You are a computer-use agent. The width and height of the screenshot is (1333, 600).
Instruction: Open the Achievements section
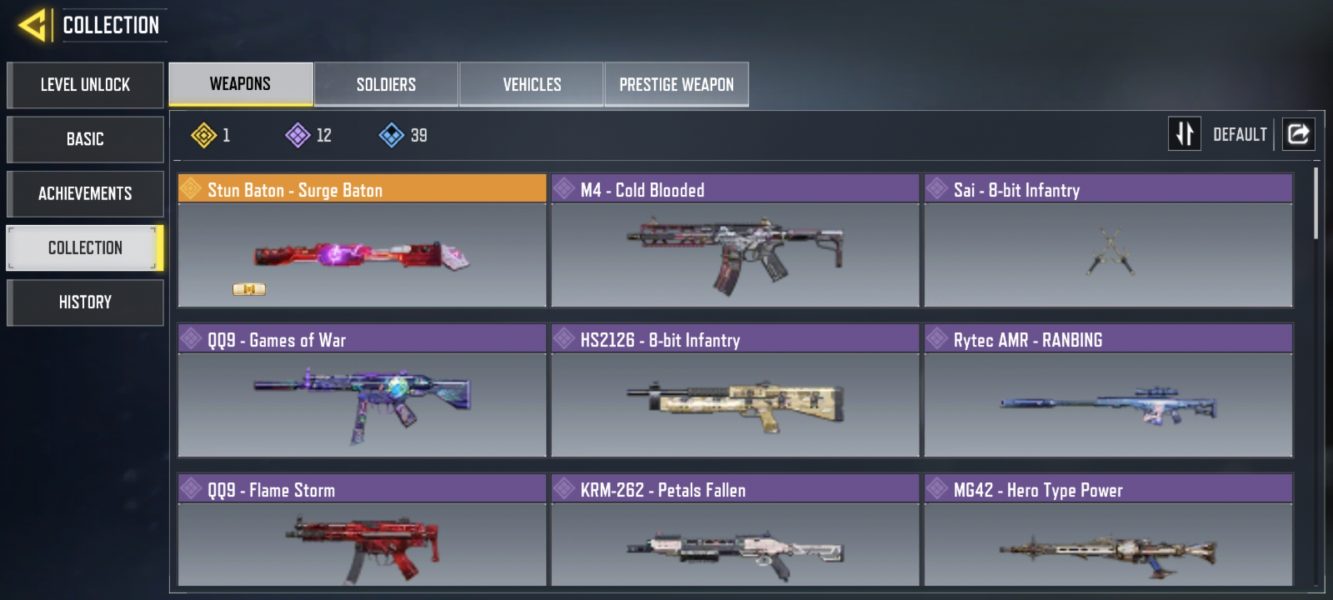(x=85, y=193)
